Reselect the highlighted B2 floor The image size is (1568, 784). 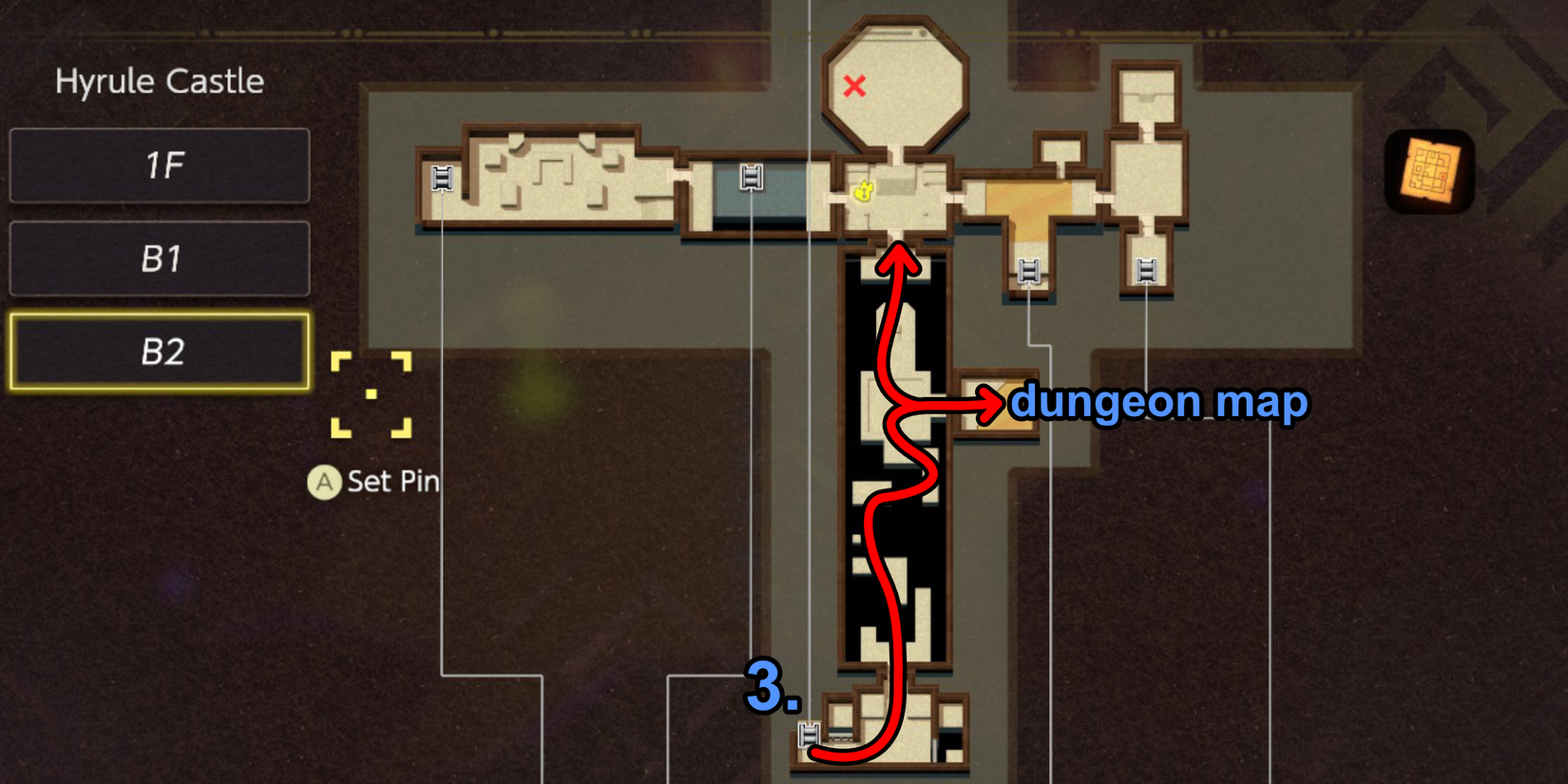coord(159,353)
